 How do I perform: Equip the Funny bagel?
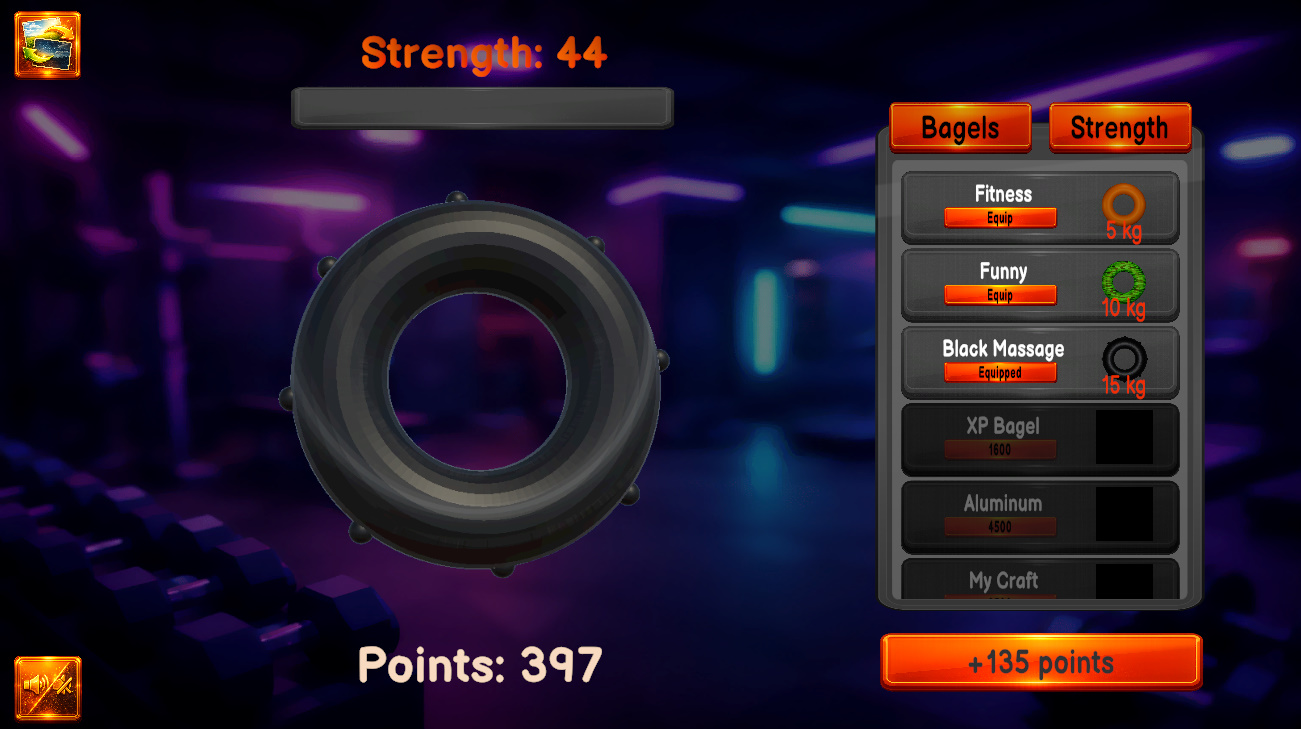pos(999,295)
